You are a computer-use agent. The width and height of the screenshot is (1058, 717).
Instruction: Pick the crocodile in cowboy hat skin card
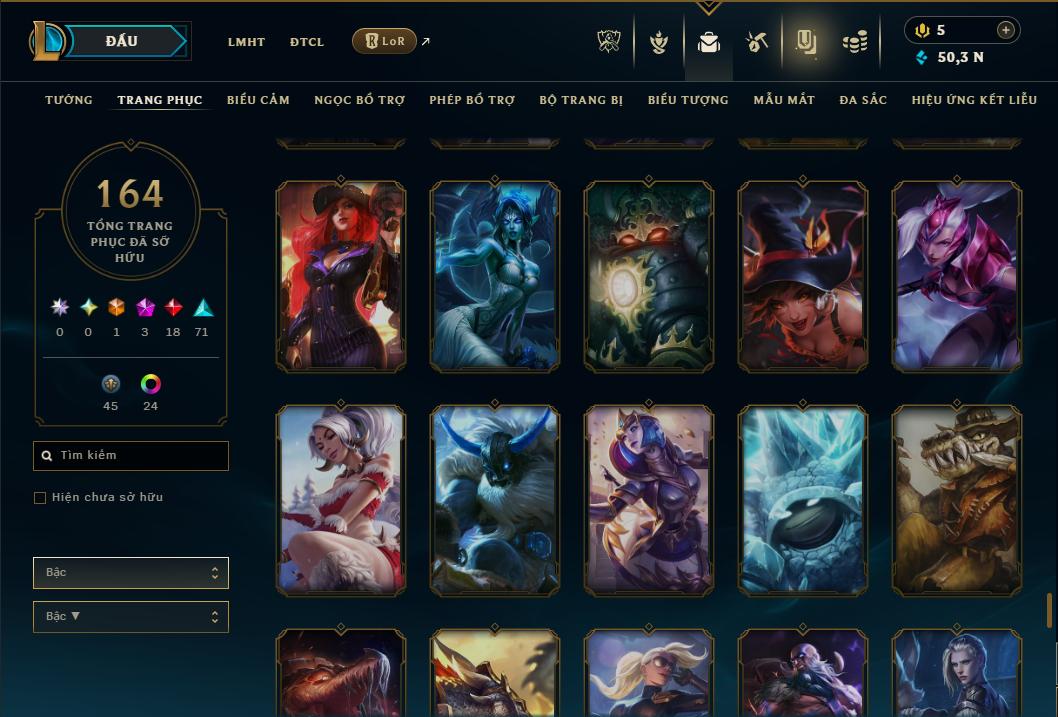tap(956, 499)
